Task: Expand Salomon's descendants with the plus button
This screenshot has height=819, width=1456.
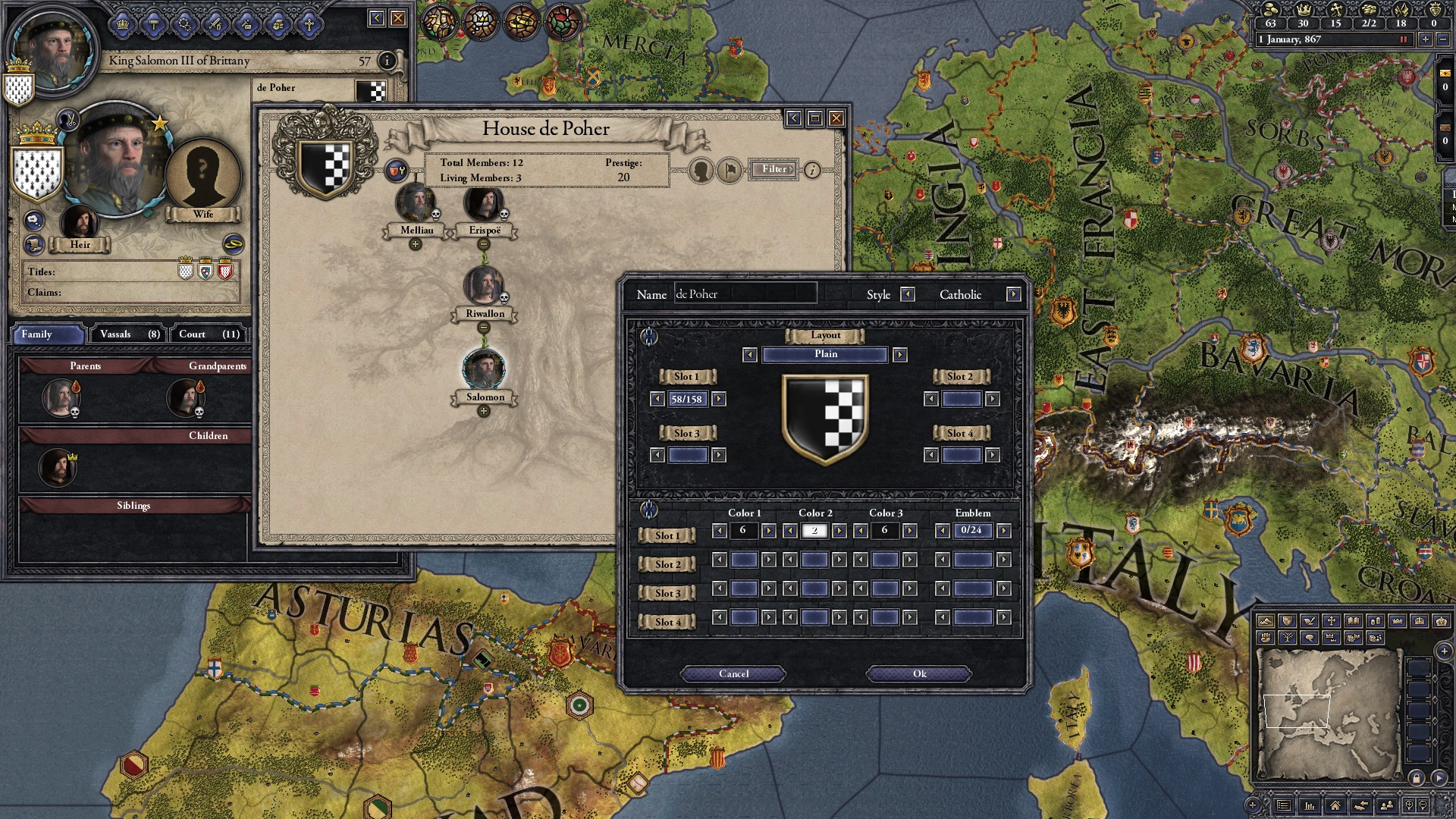Action: click(484, 409)
